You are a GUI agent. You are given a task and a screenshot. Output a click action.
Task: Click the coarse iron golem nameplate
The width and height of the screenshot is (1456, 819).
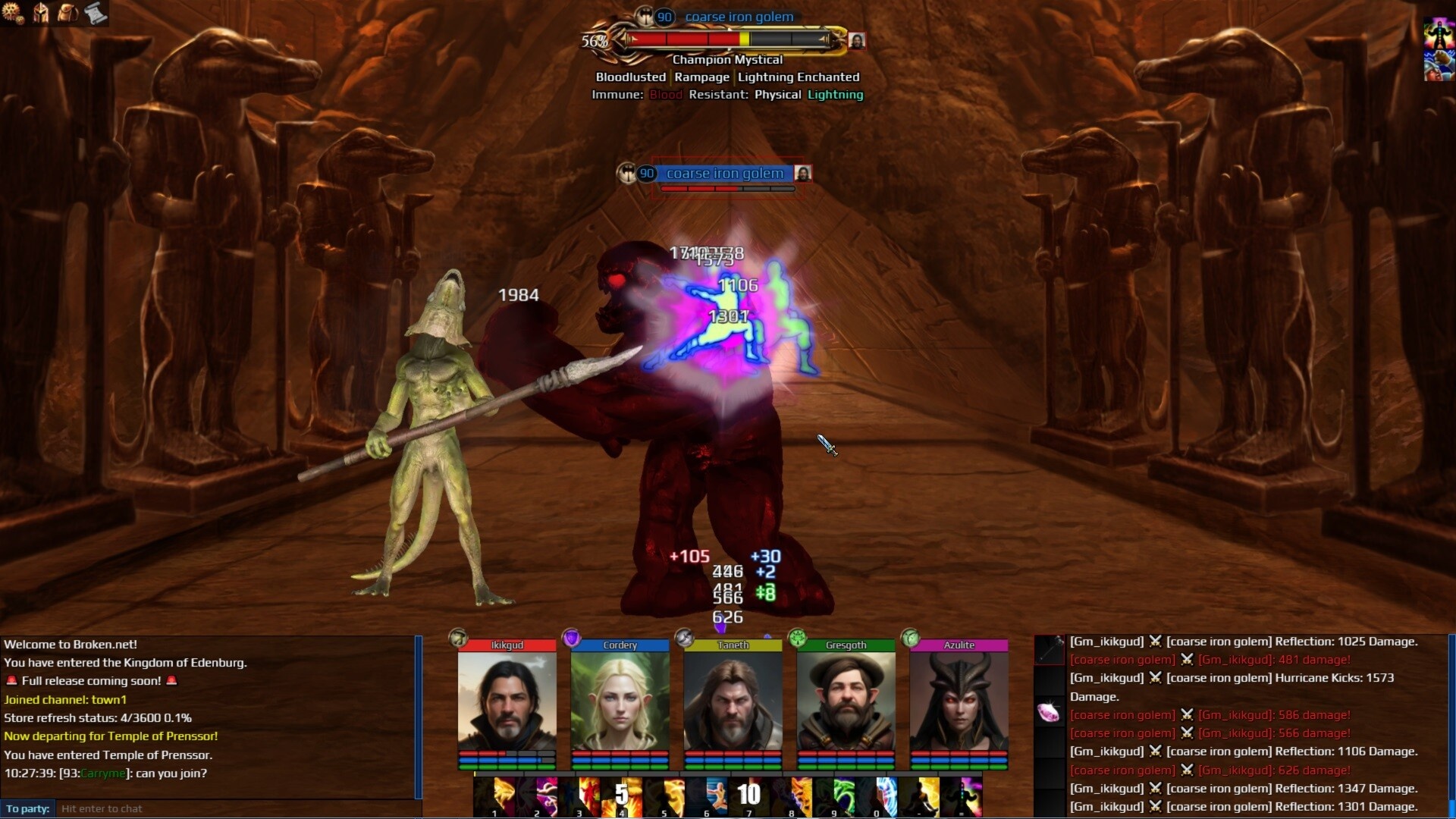point(724,174)
